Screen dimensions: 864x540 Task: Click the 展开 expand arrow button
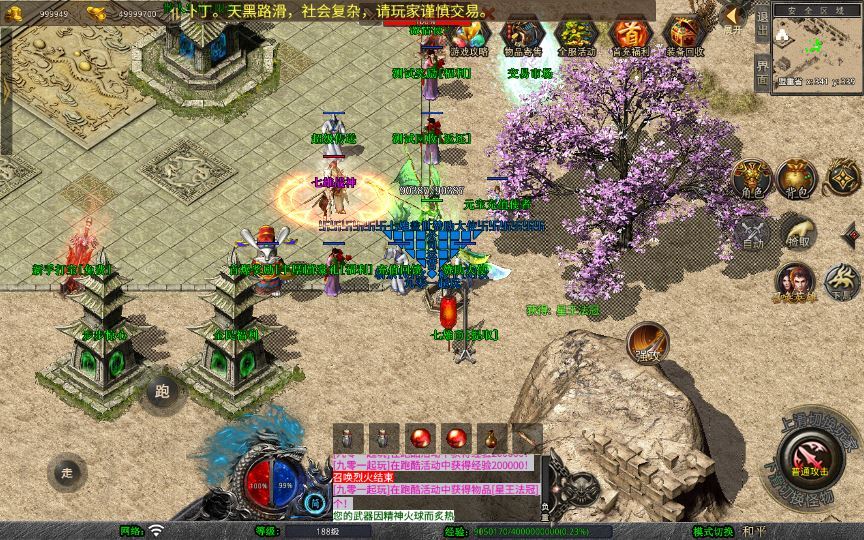coord(734,17)
